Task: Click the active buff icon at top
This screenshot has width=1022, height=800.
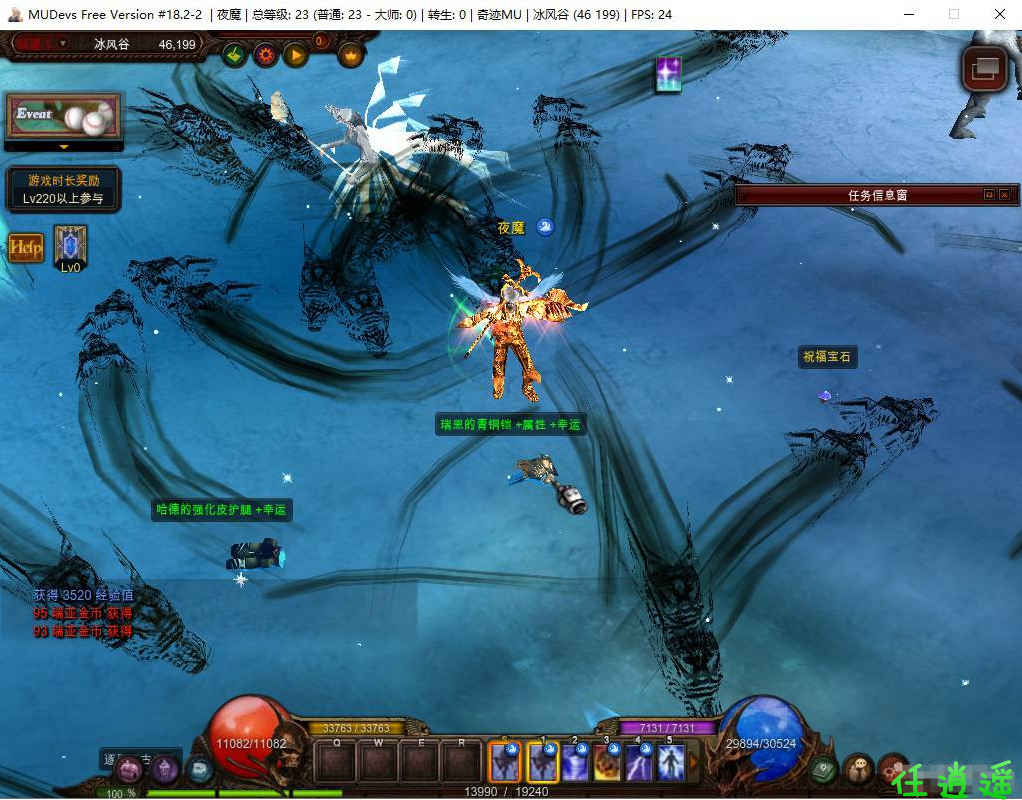Action: point(668,75)
